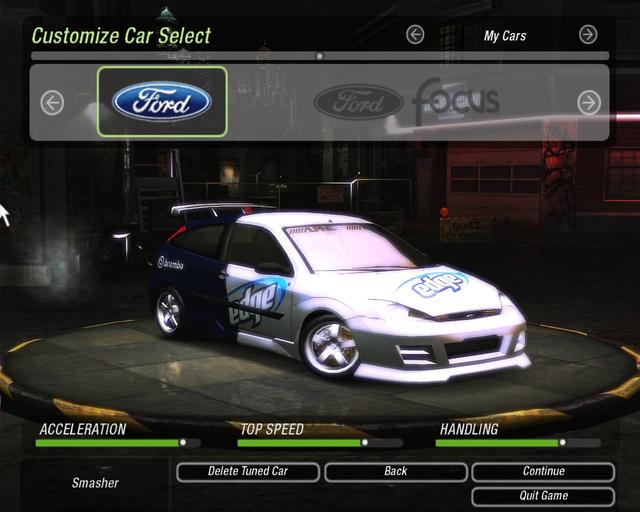Select the highlighted Ford logo car tile
The image size is (640, 512).
point(162,101)
